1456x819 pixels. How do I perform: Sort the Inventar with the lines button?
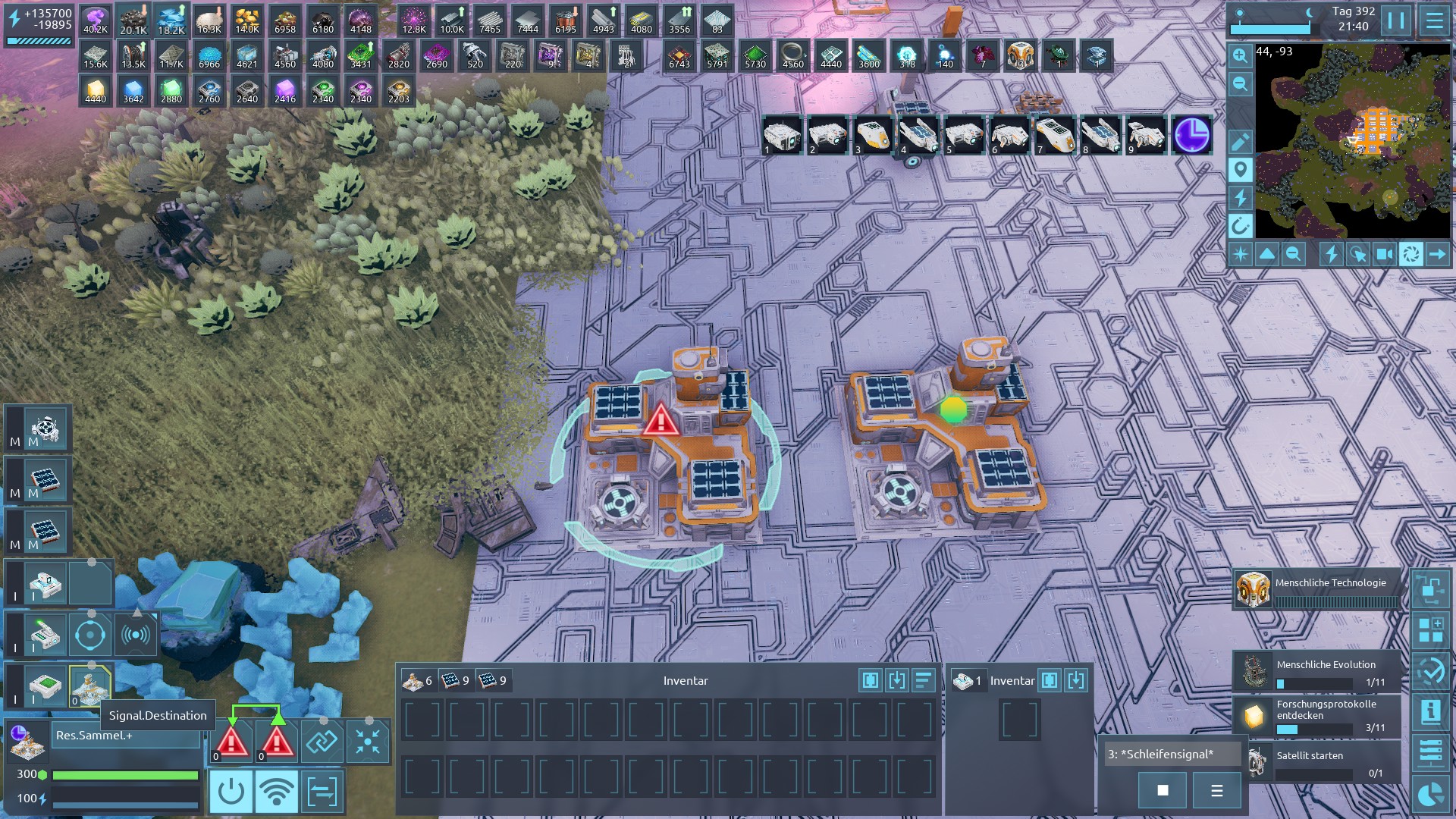tap(924, 680)
